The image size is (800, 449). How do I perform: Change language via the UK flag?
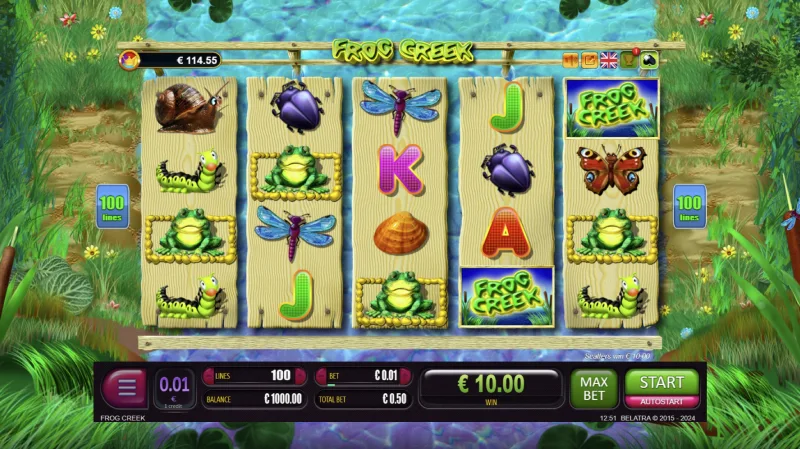[609, 60]
